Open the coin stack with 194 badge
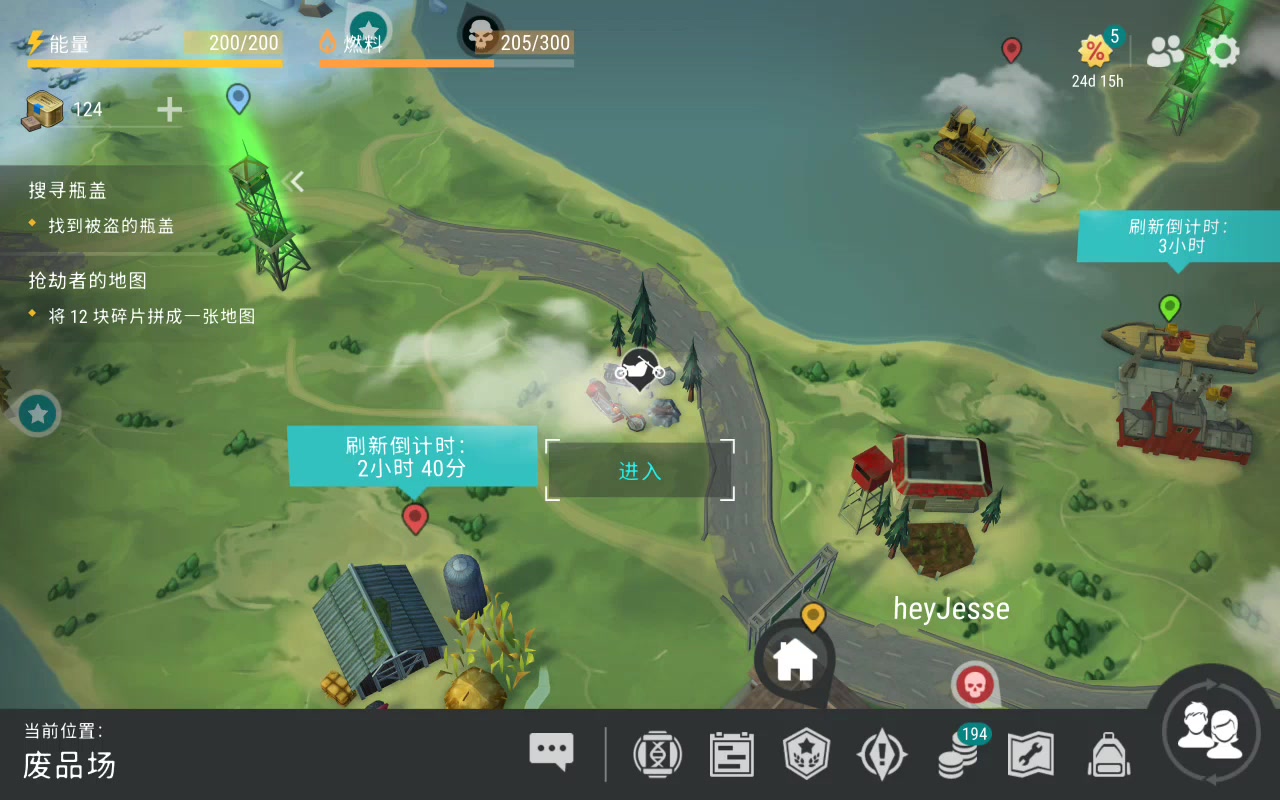This screenshot has width=1280, height=800. [959, 754]
